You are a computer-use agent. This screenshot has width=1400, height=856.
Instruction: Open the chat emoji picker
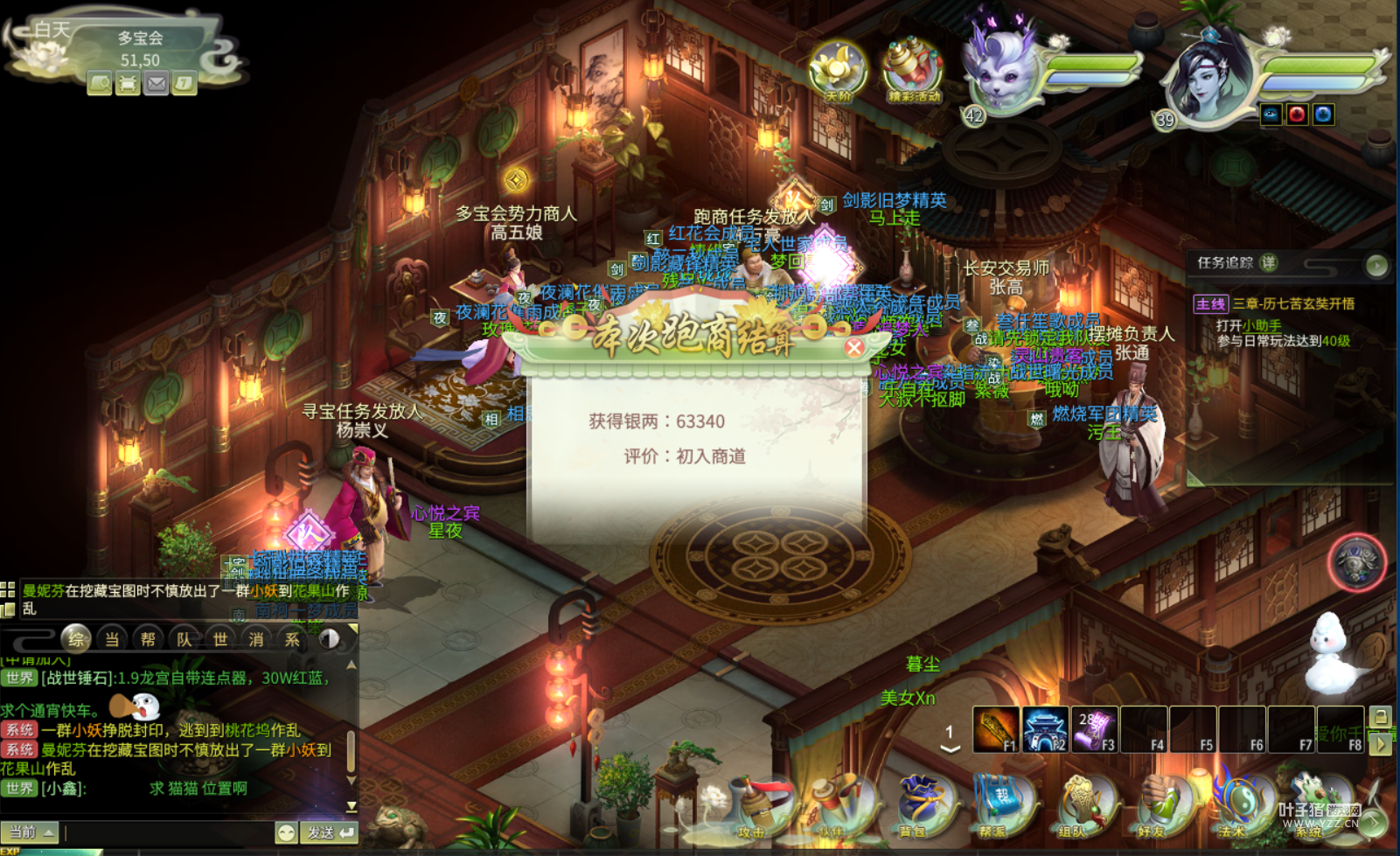pos(286,832)
